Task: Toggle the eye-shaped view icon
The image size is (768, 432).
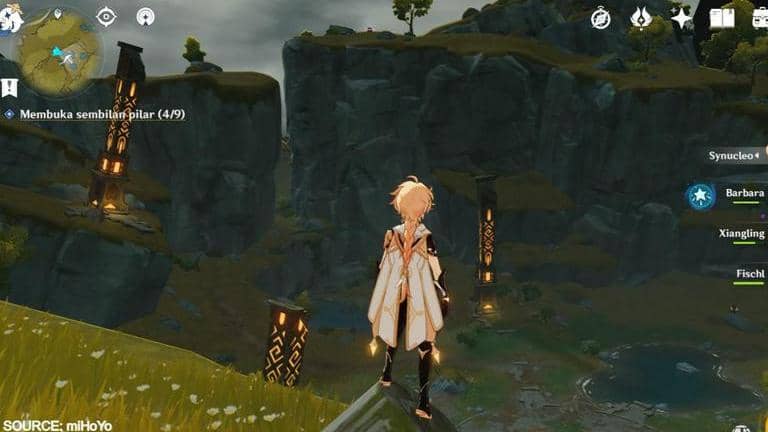Action: pyautogui.click(x=106, y=16)
